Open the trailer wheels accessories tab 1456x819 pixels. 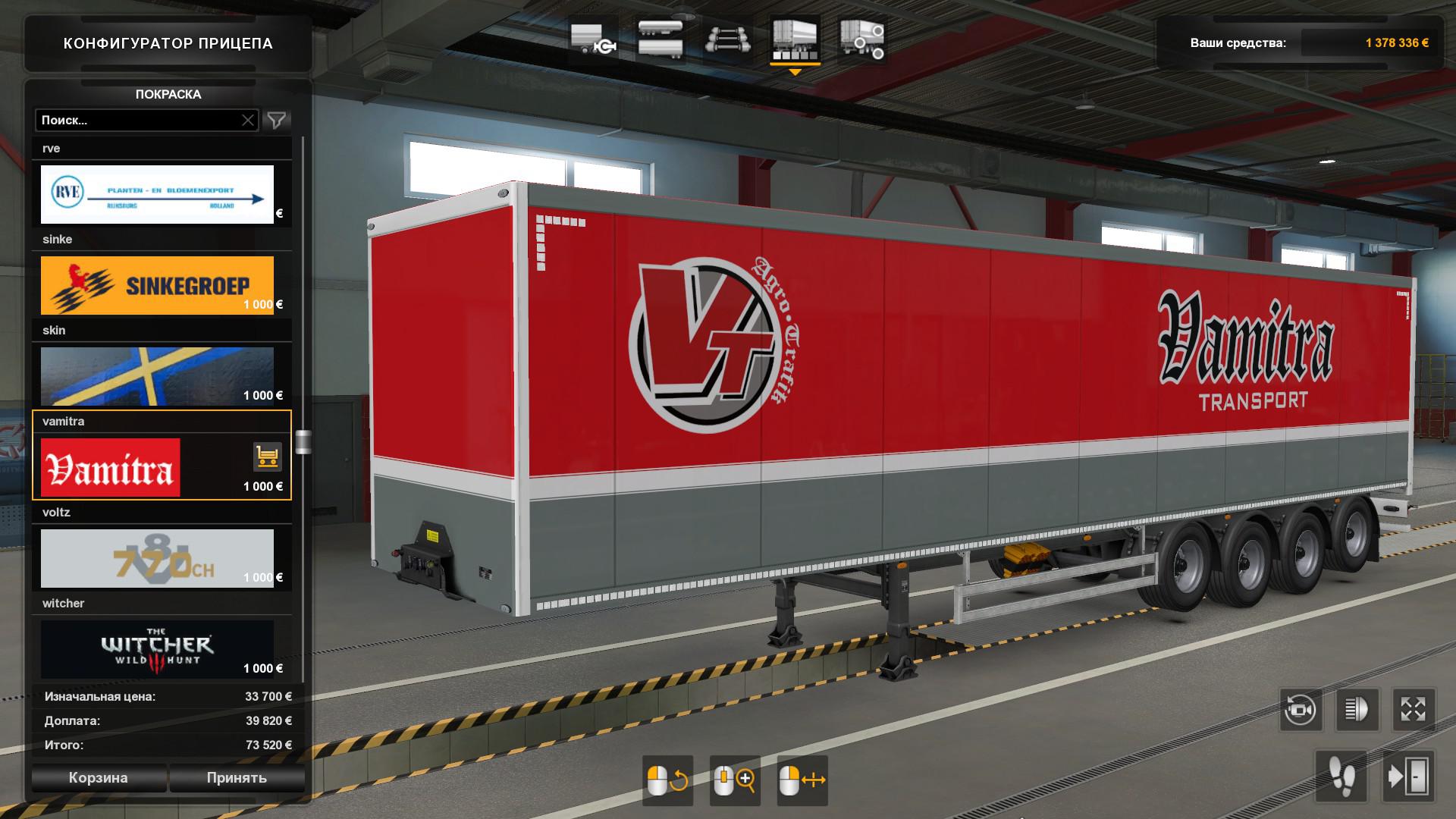862,39
